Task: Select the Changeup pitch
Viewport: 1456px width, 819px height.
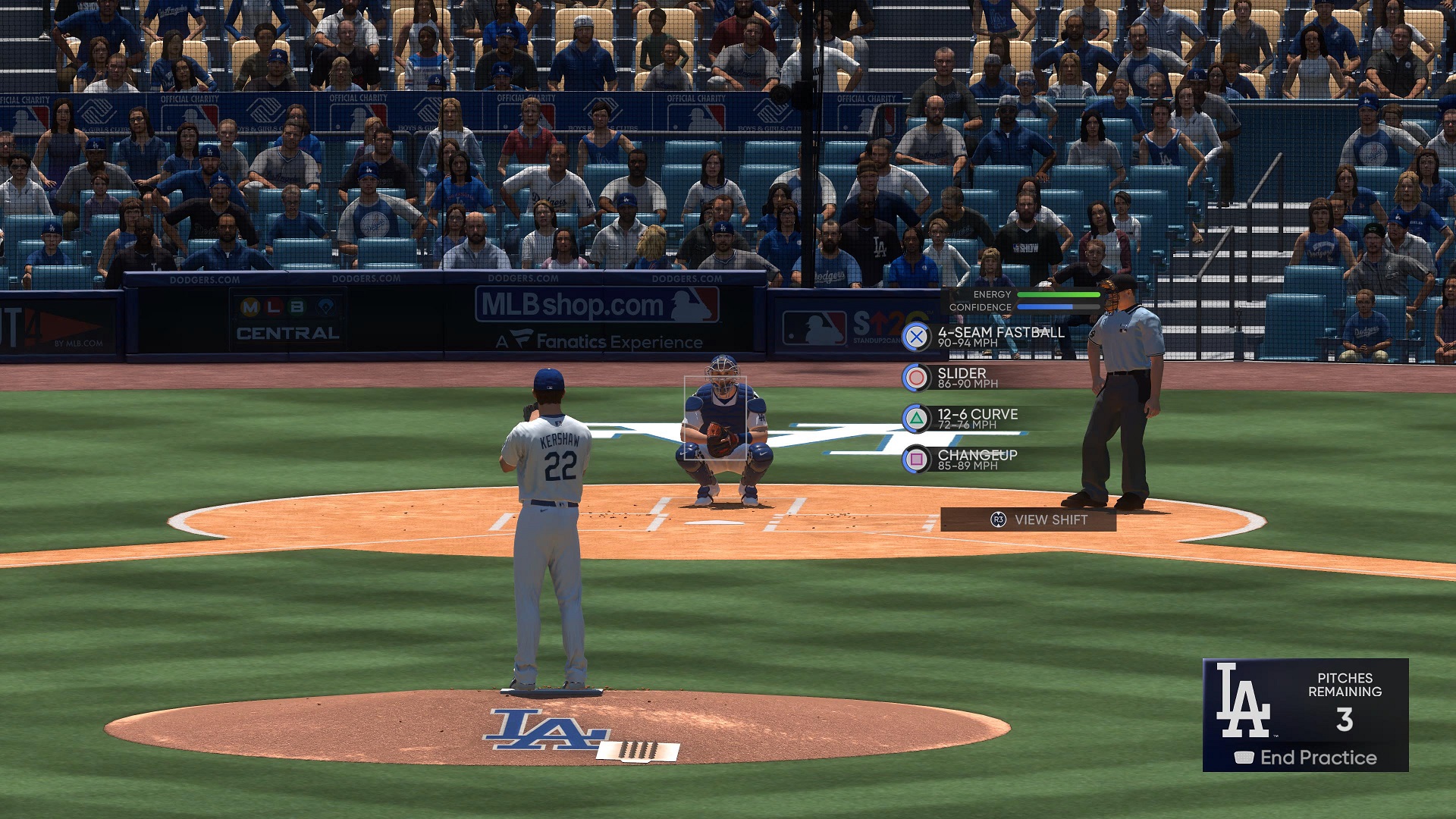Action: point(963,460)
